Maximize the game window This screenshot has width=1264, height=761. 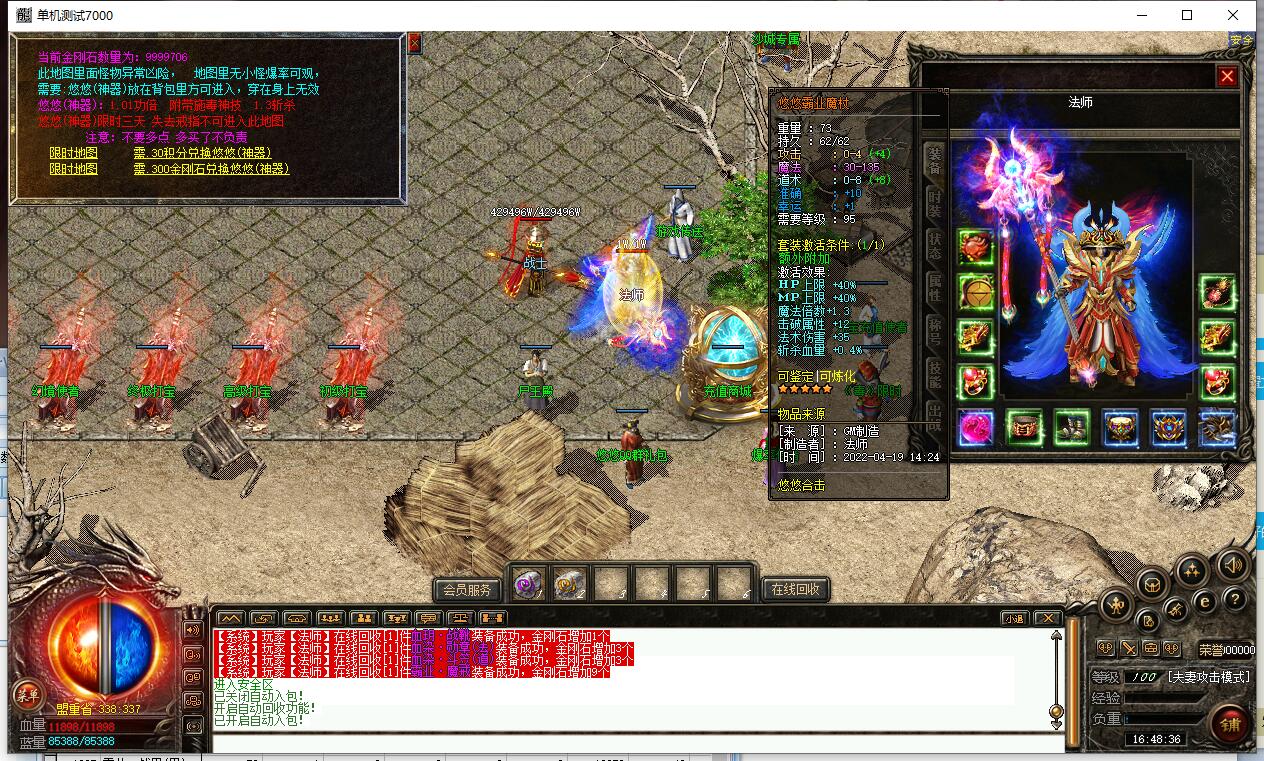[1187, 15]
